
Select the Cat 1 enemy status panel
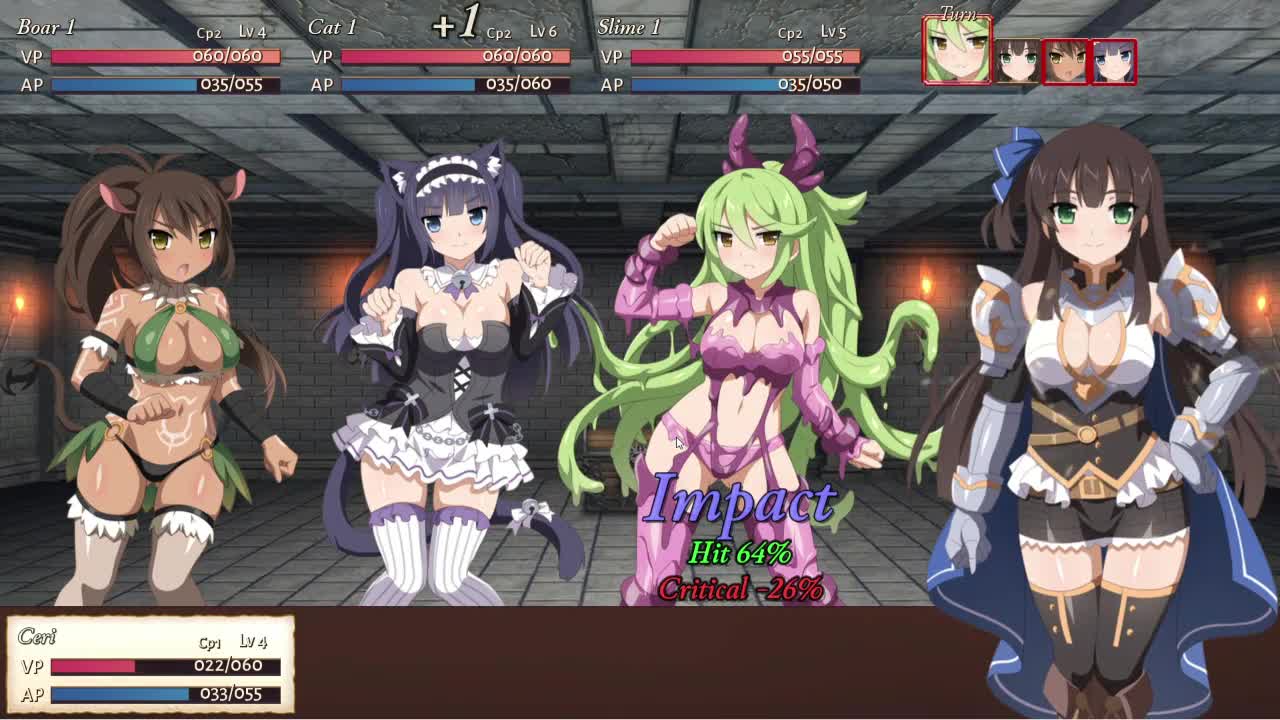[x=438, y=56]
